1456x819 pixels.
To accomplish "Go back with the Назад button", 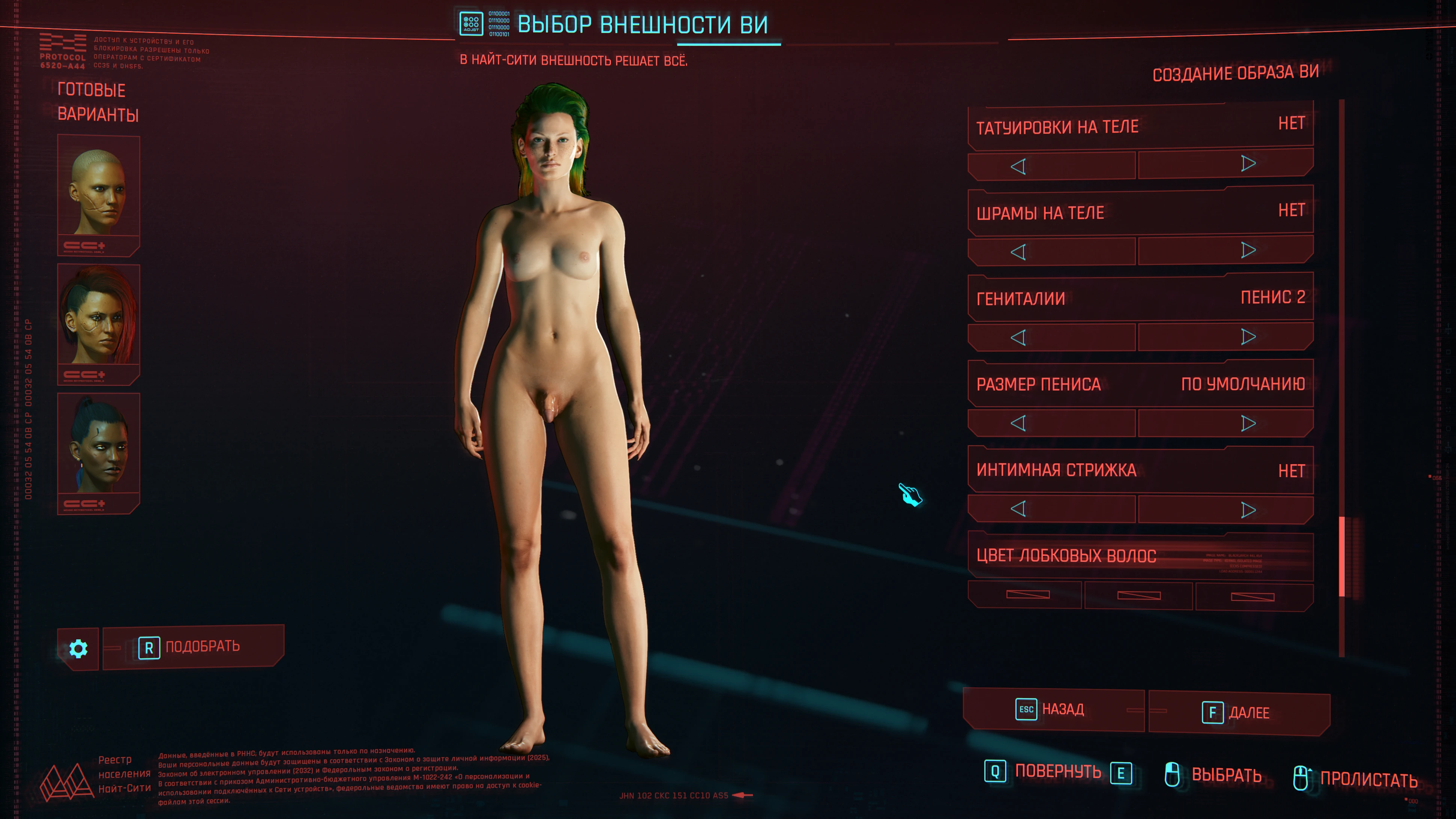I will coord(1053,710).
